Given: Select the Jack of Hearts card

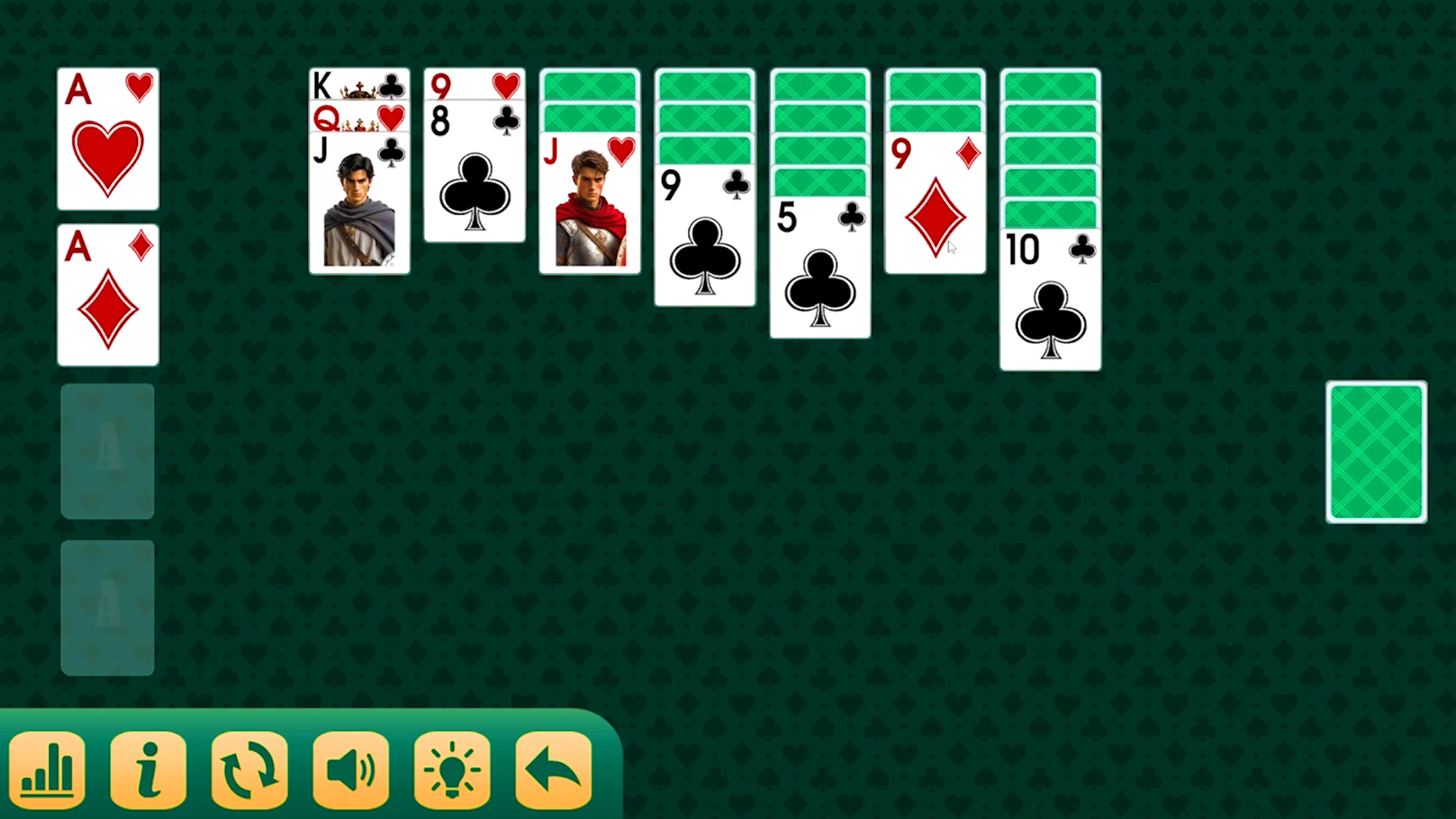Looking at the screenshot, I should coord(590,205).
